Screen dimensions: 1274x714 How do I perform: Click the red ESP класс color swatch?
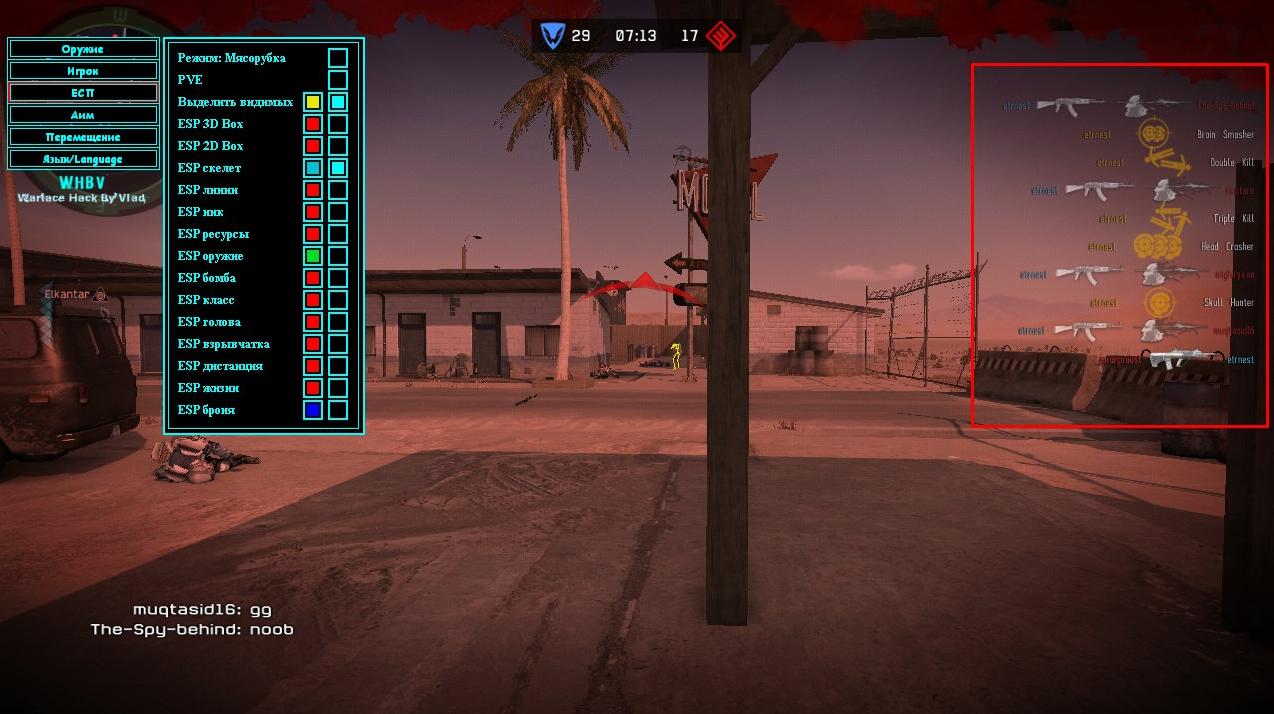point(313,300)
